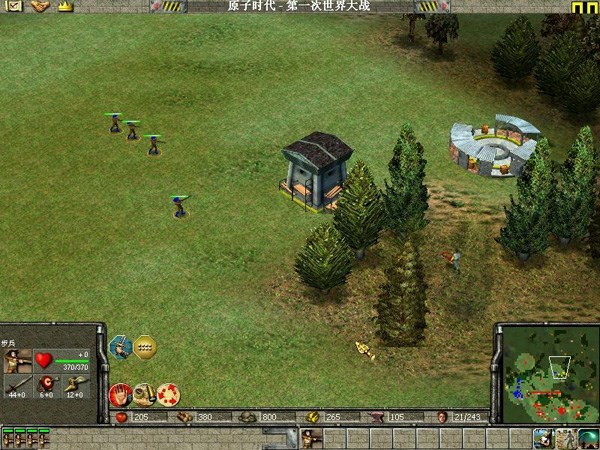This screenshot has height=450, width=600.
Task: Select the red explosion command icon
Action: pyautogui.click(x=168, y=393)
